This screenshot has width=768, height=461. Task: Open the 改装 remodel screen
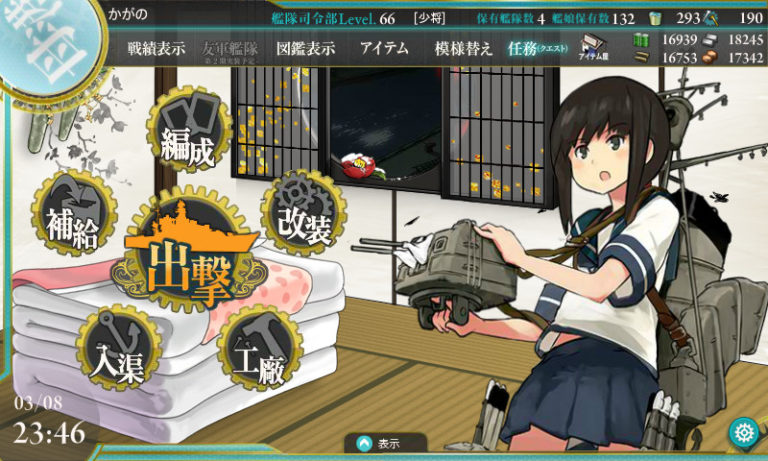(304, 222)
